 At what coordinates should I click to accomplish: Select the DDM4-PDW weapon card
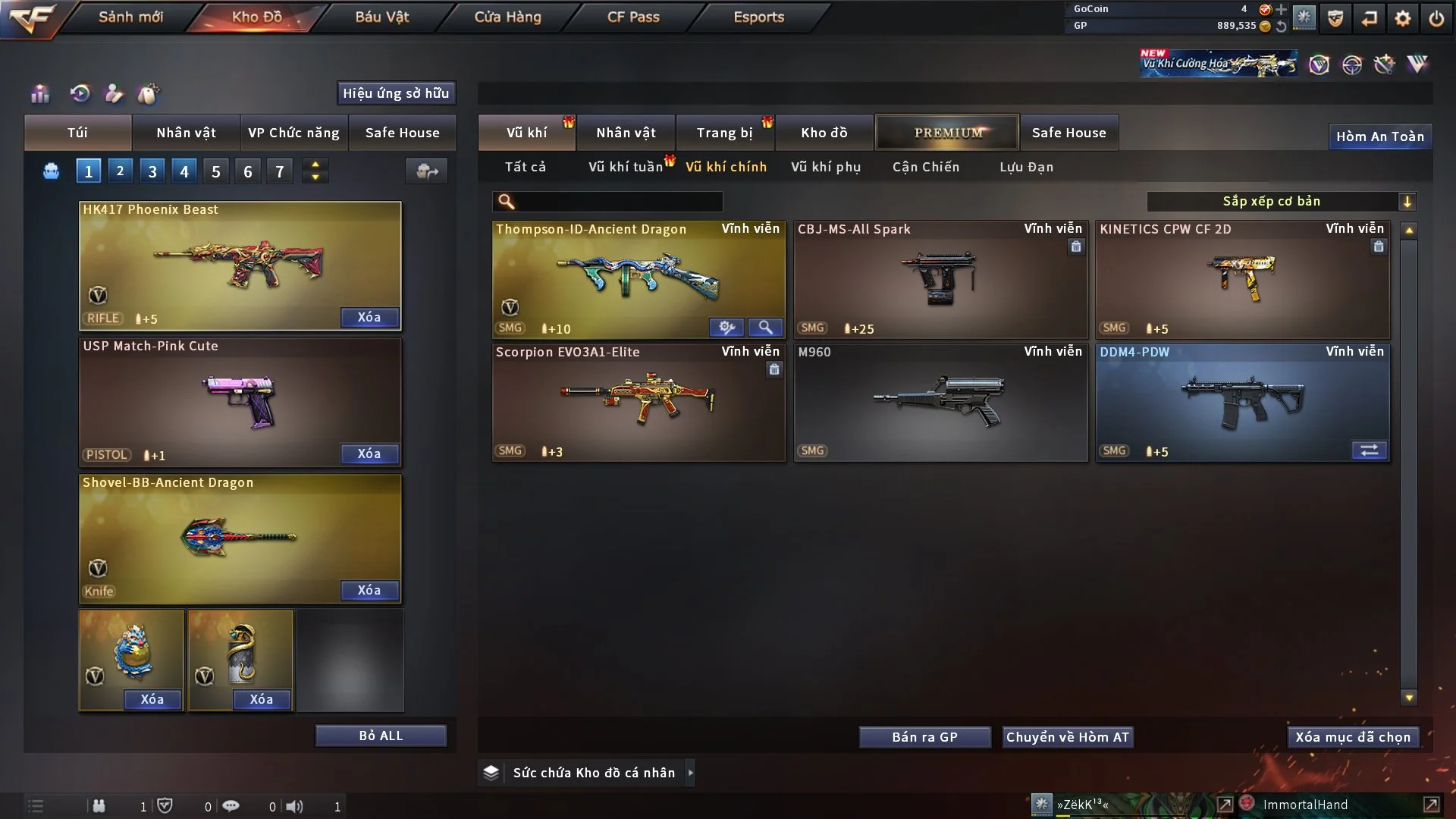1242,402
